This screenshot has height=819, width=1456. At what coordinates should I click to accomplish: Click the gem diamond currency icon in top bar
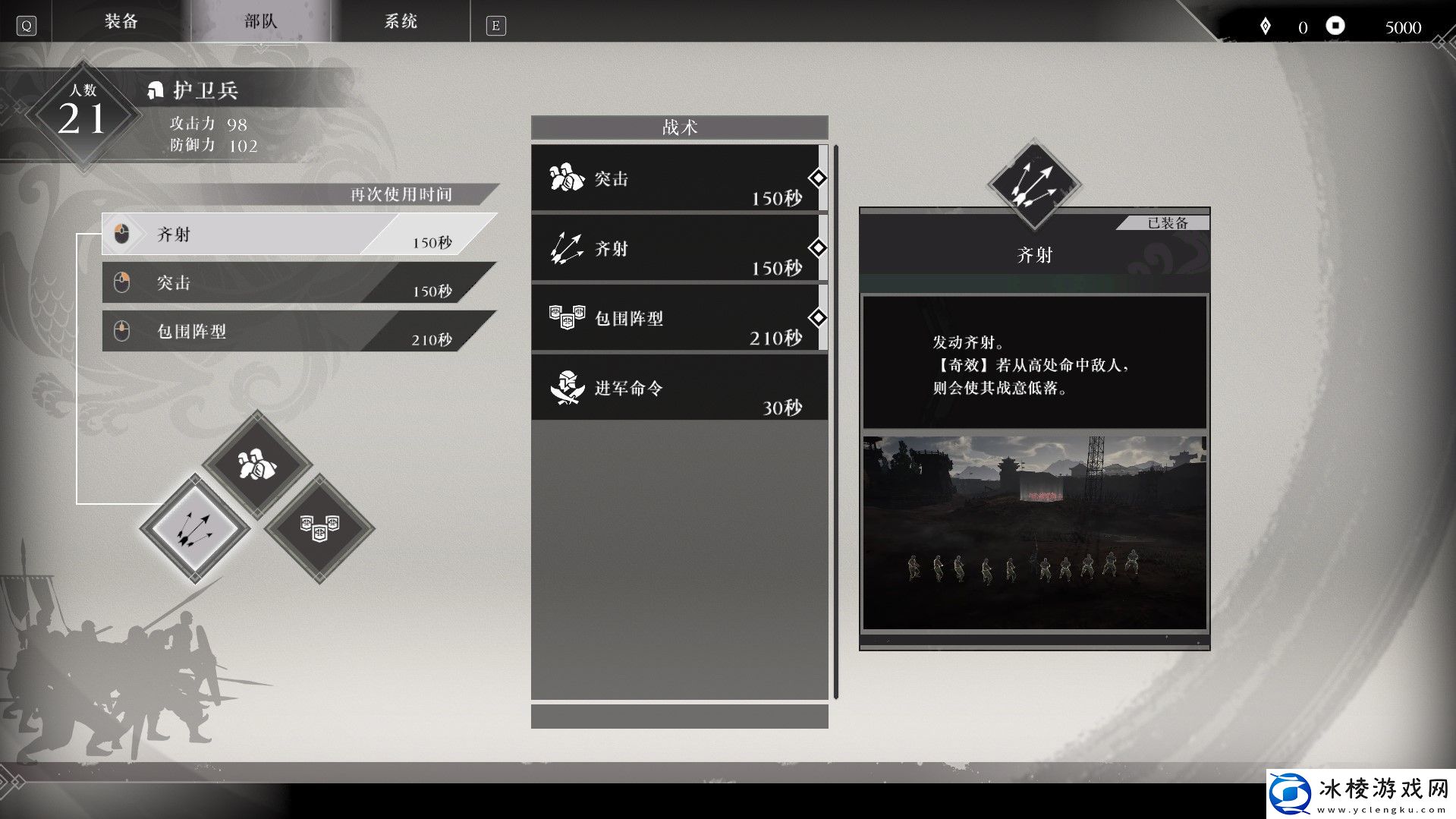coord(1264,26)
